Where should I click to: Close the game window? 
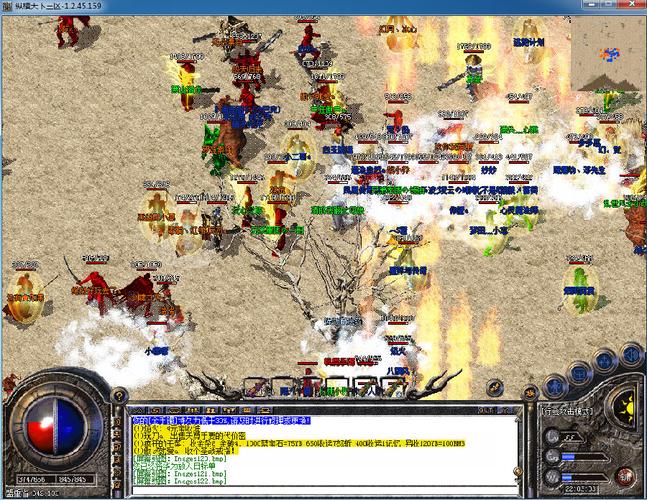[x=631, y=6]
